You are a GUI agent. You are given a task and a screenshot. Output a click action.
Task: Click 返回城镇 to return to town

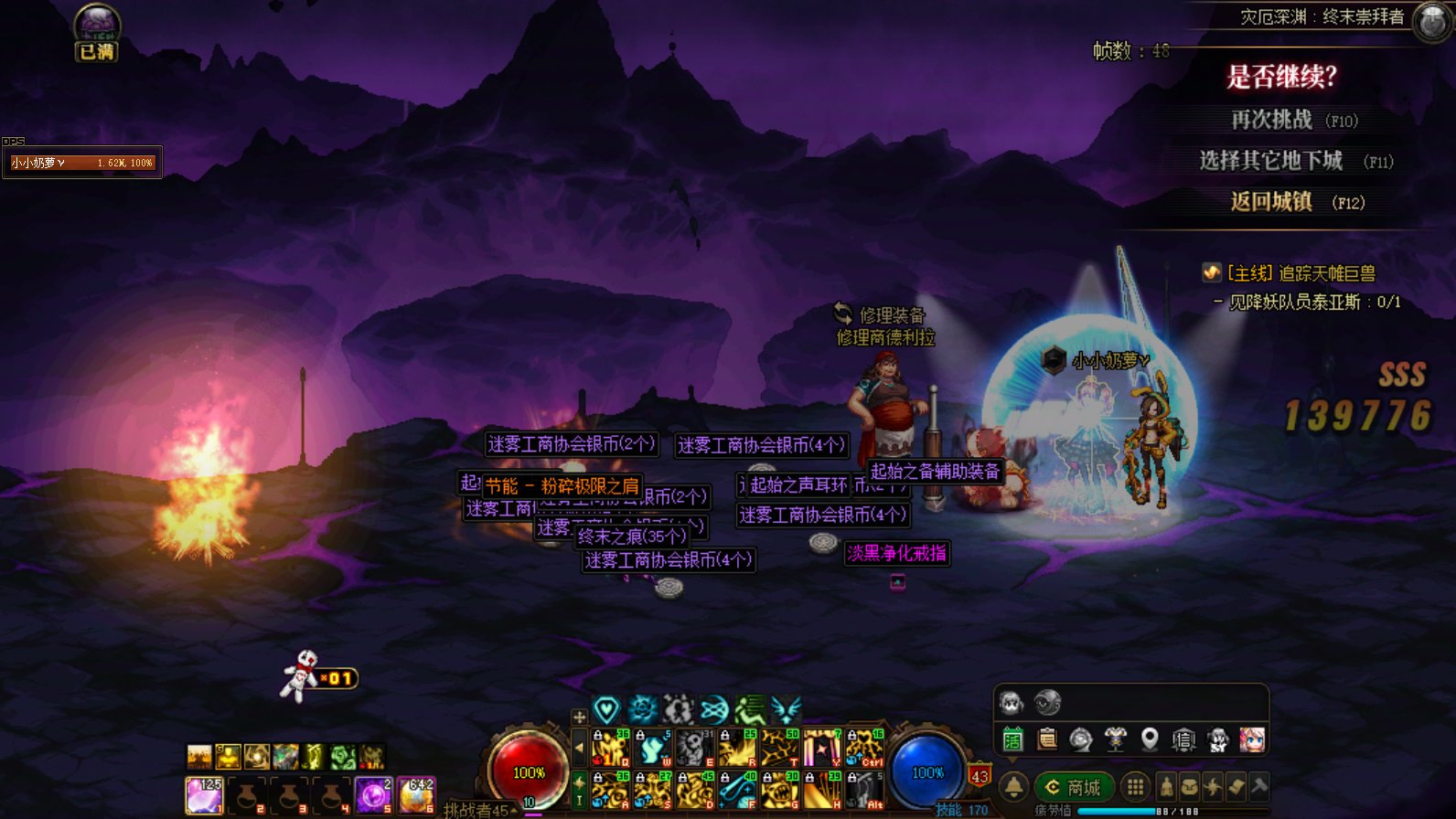pos(1271,202)
